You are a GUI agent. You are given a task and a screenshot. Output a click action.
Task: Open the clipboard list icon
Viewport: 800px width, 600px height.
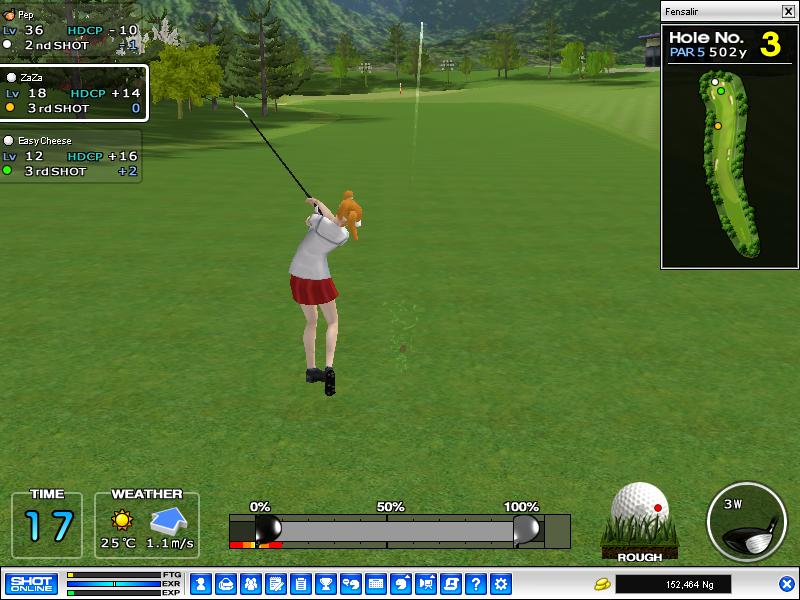coord(301,584)
